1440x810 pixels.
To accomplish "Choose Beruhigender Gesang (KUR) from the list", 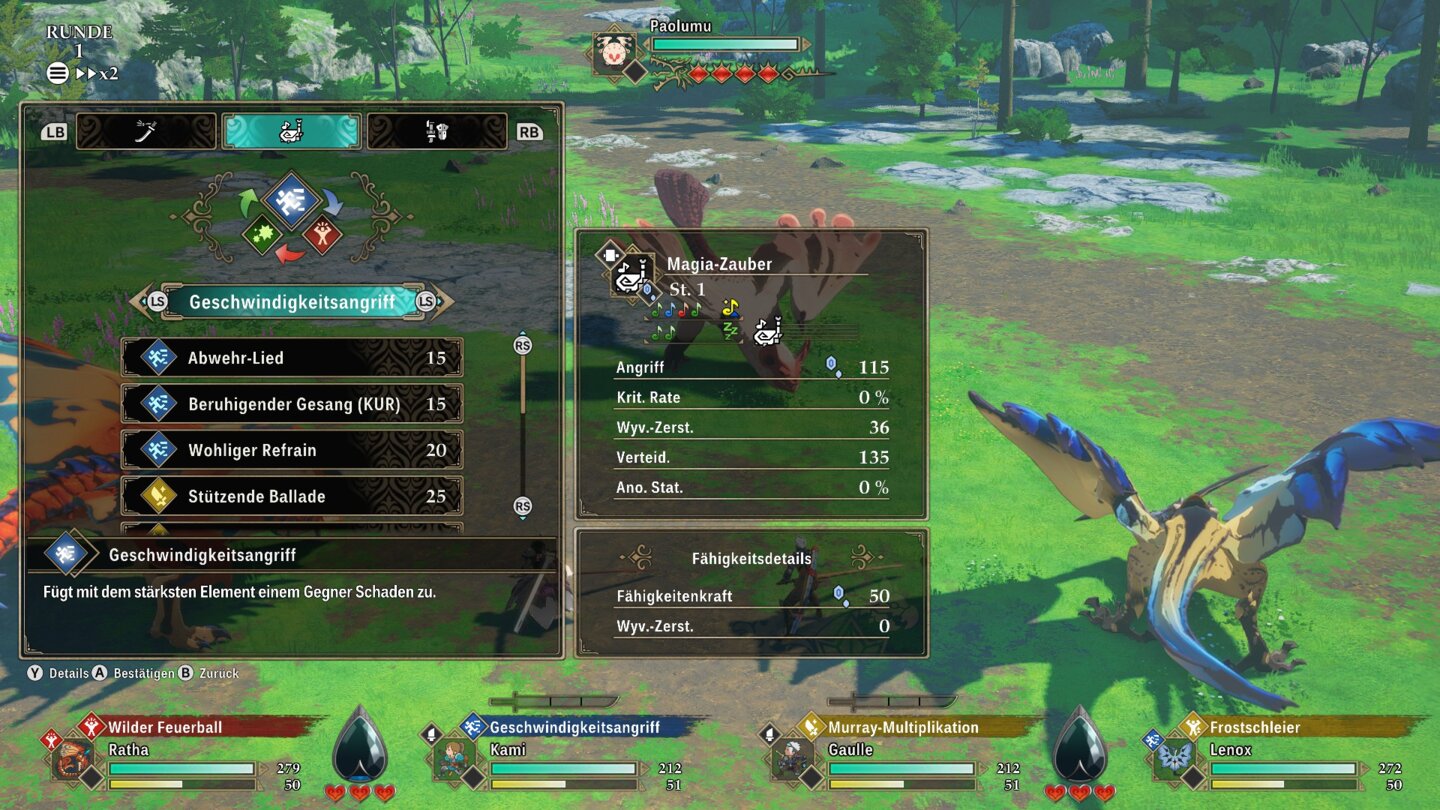I will click(x=291, y=404).
